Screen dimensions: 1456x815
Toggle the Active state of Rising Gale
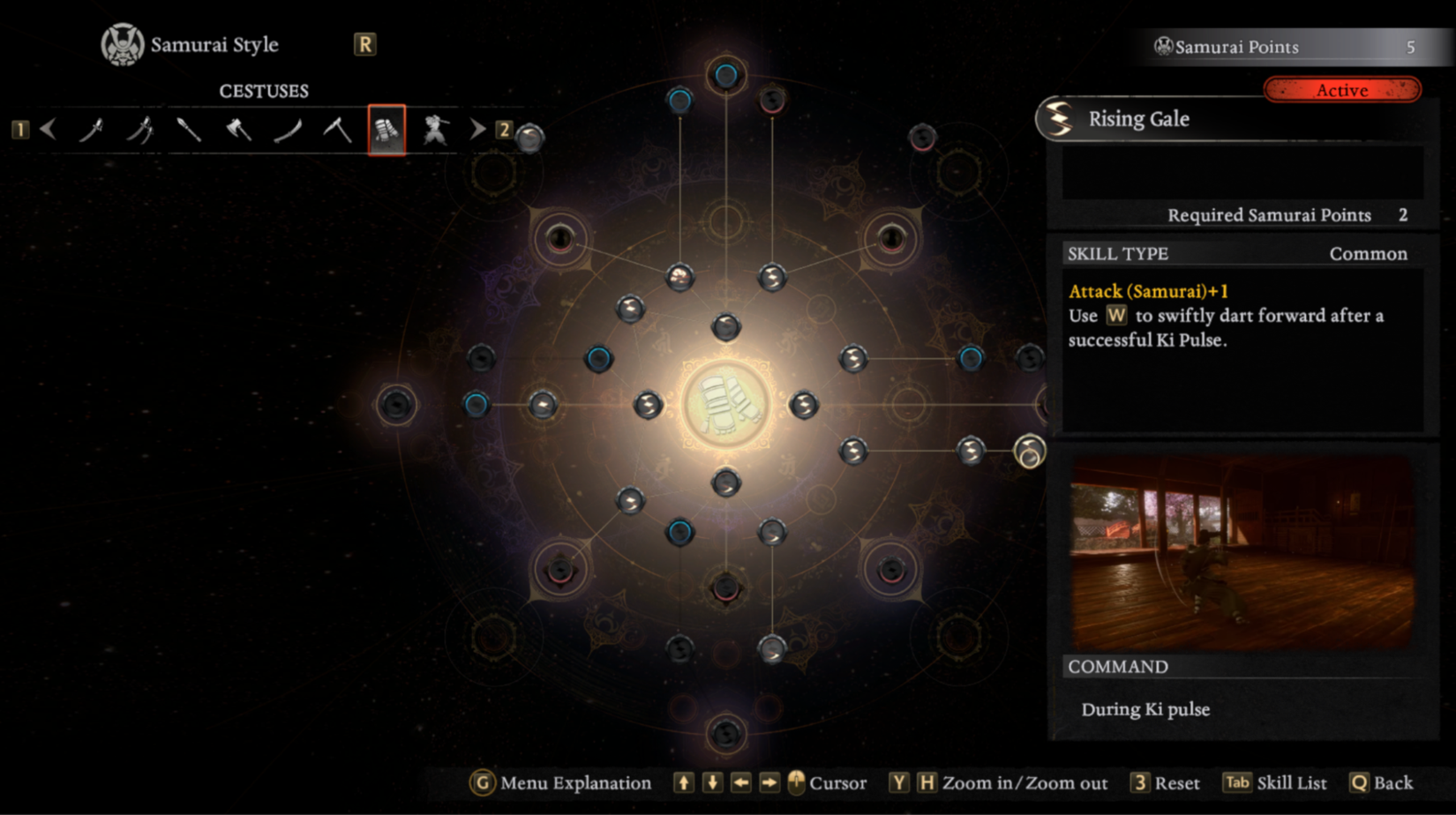click(1342, 90)
